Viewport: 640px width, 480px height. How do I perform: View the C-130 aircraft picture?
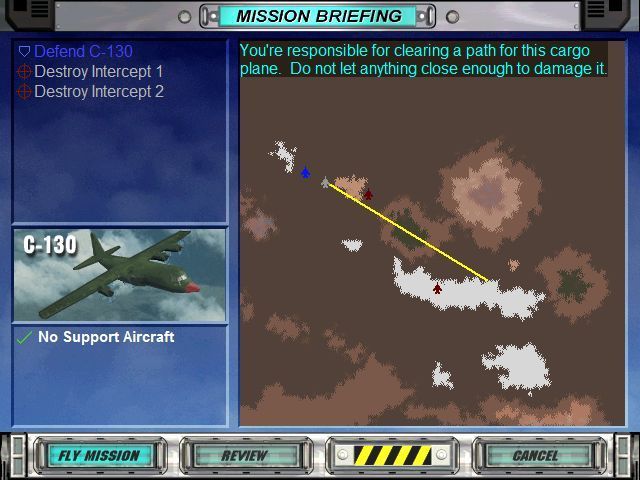[119, 275]
